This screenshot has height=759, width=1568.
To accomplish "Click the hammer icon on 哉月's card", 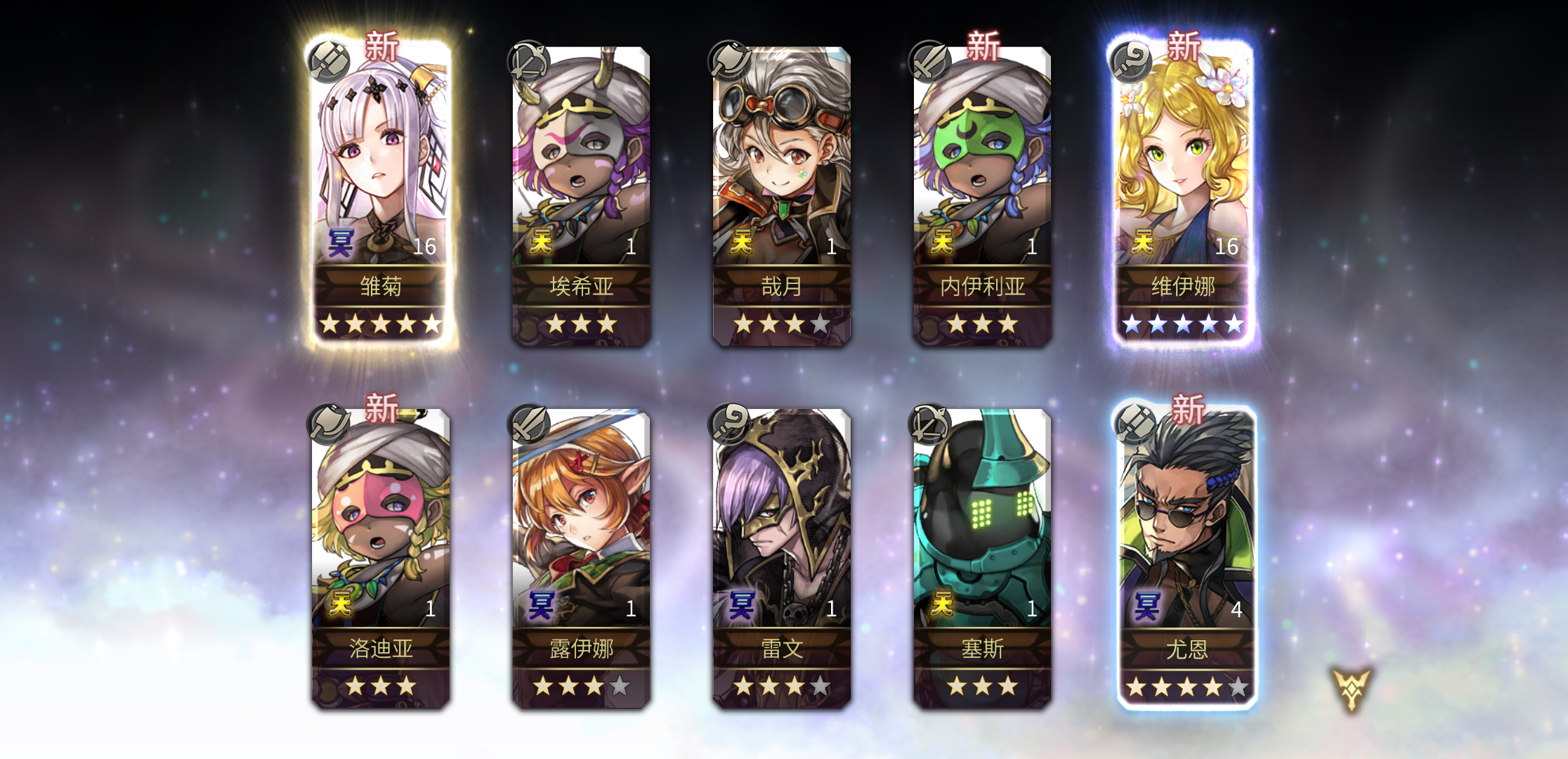I will [x=727, y=60].
